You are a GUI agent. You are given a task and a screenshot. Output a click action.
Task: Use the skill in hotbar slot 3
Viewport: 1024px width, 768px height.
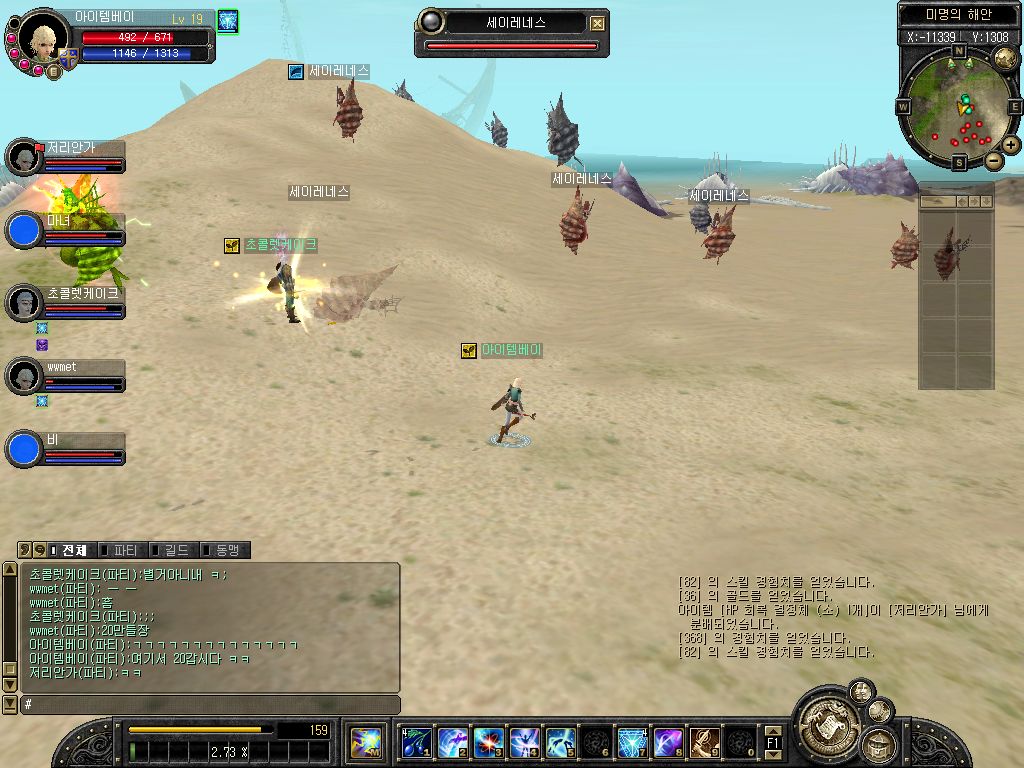pyautogui.click(x=488, y=743)
